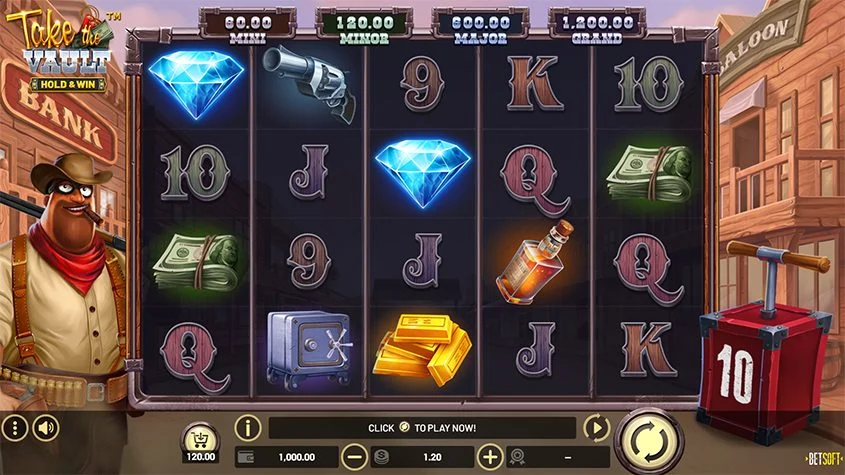Toggle the sound speaker icon

[x=46, y=429]
